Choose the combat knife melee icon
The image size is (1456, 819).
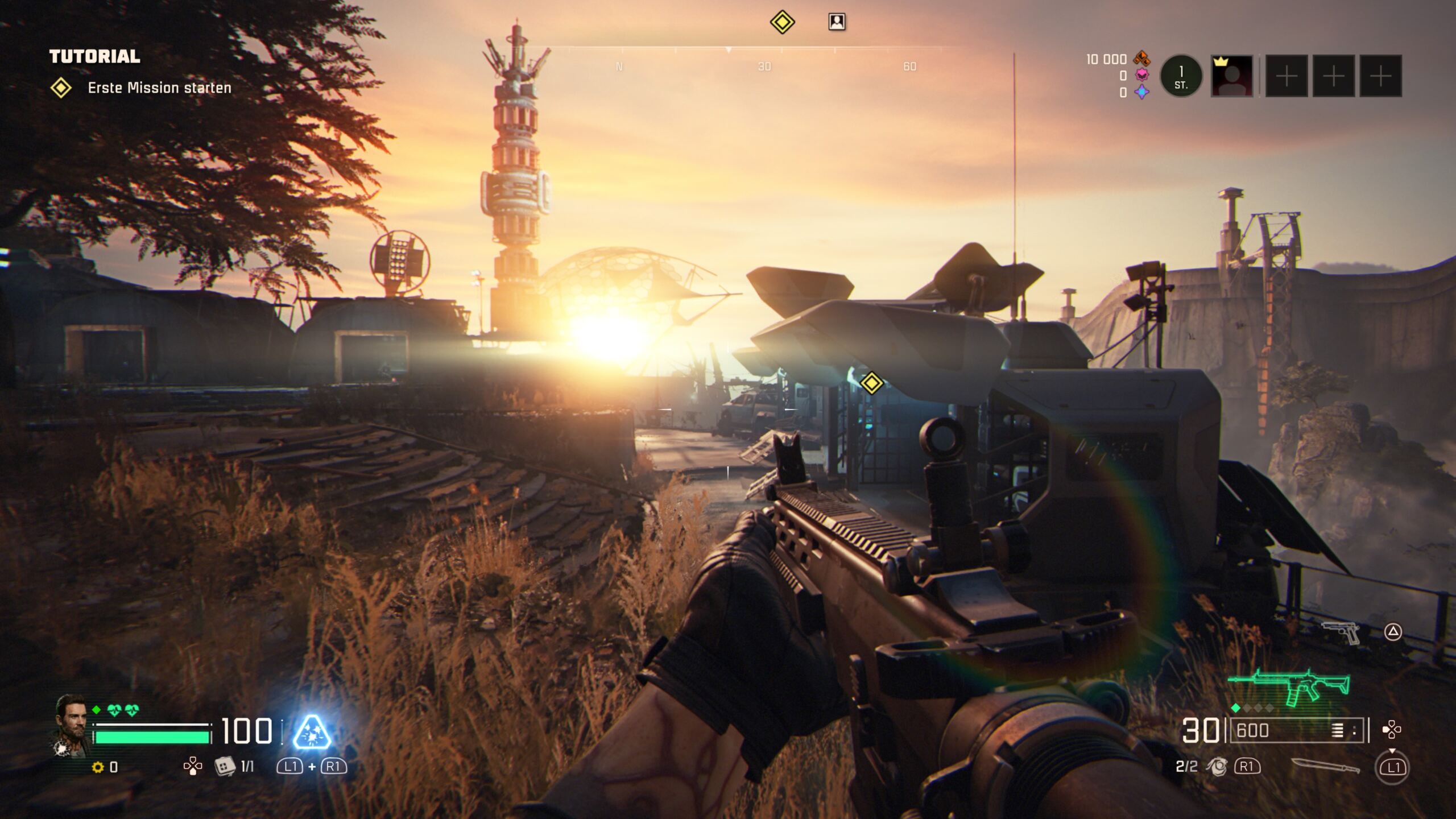pyautogui.click(x=1325, y=766)
